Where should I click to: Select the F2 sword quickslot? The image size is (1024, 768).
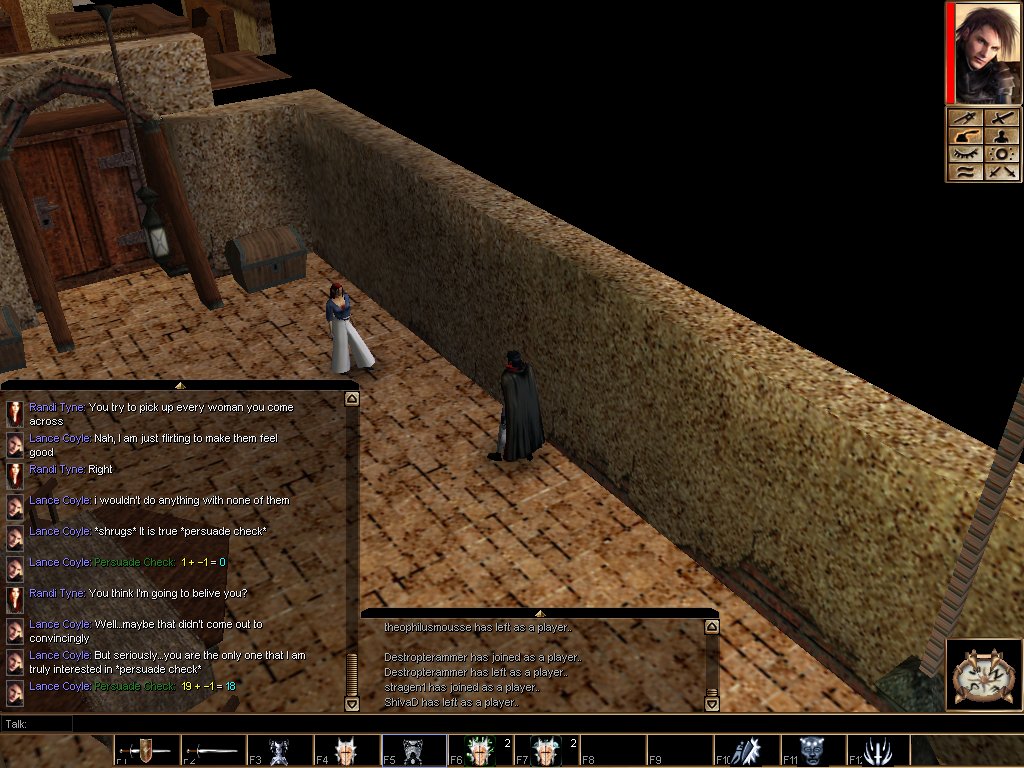pyautogui.click(x=213, y=750)
